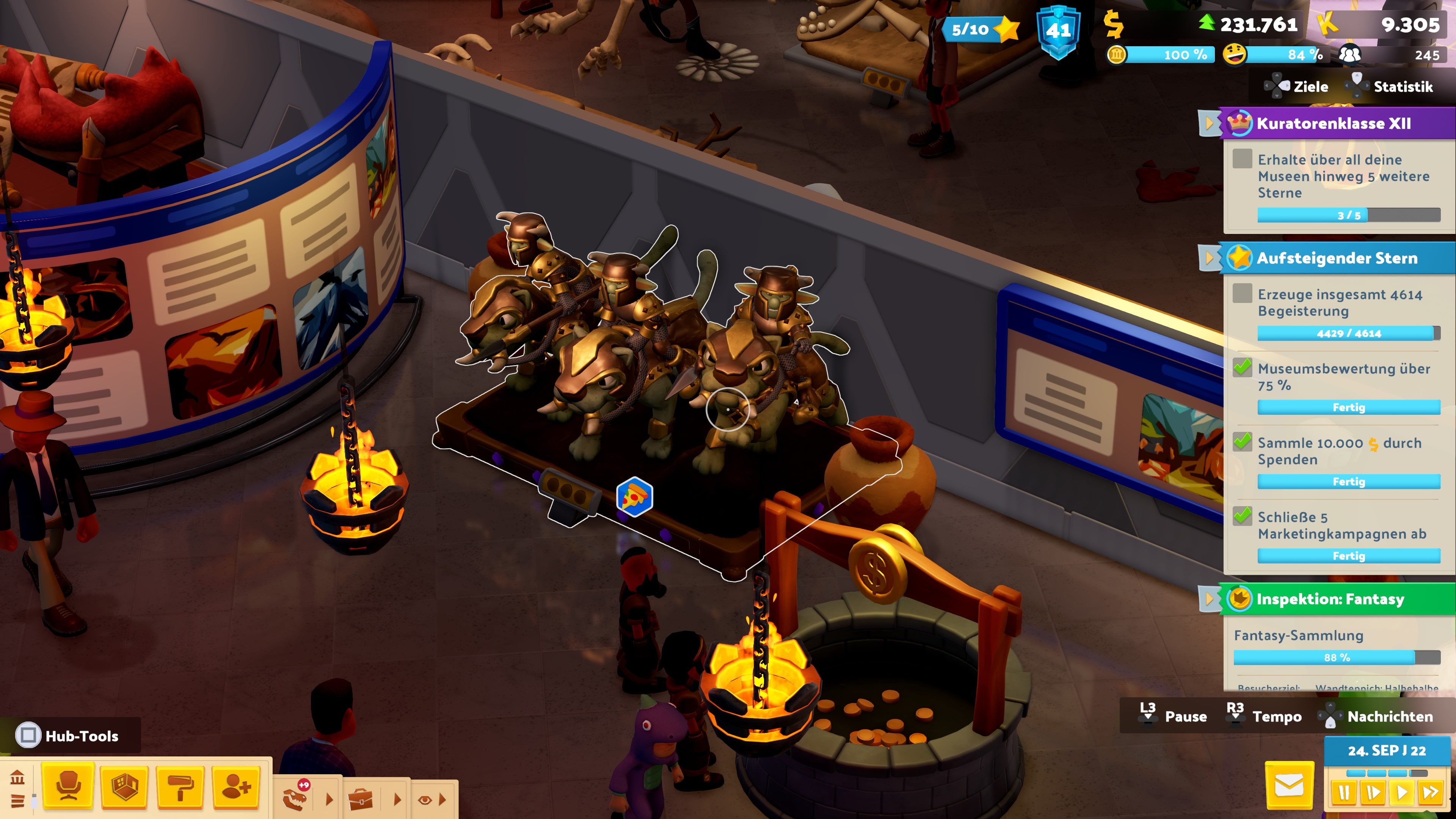This screenshot has height=819, width=1456.
Task: Select the pizza slice marker on exhibit
Action: [634, 497]
